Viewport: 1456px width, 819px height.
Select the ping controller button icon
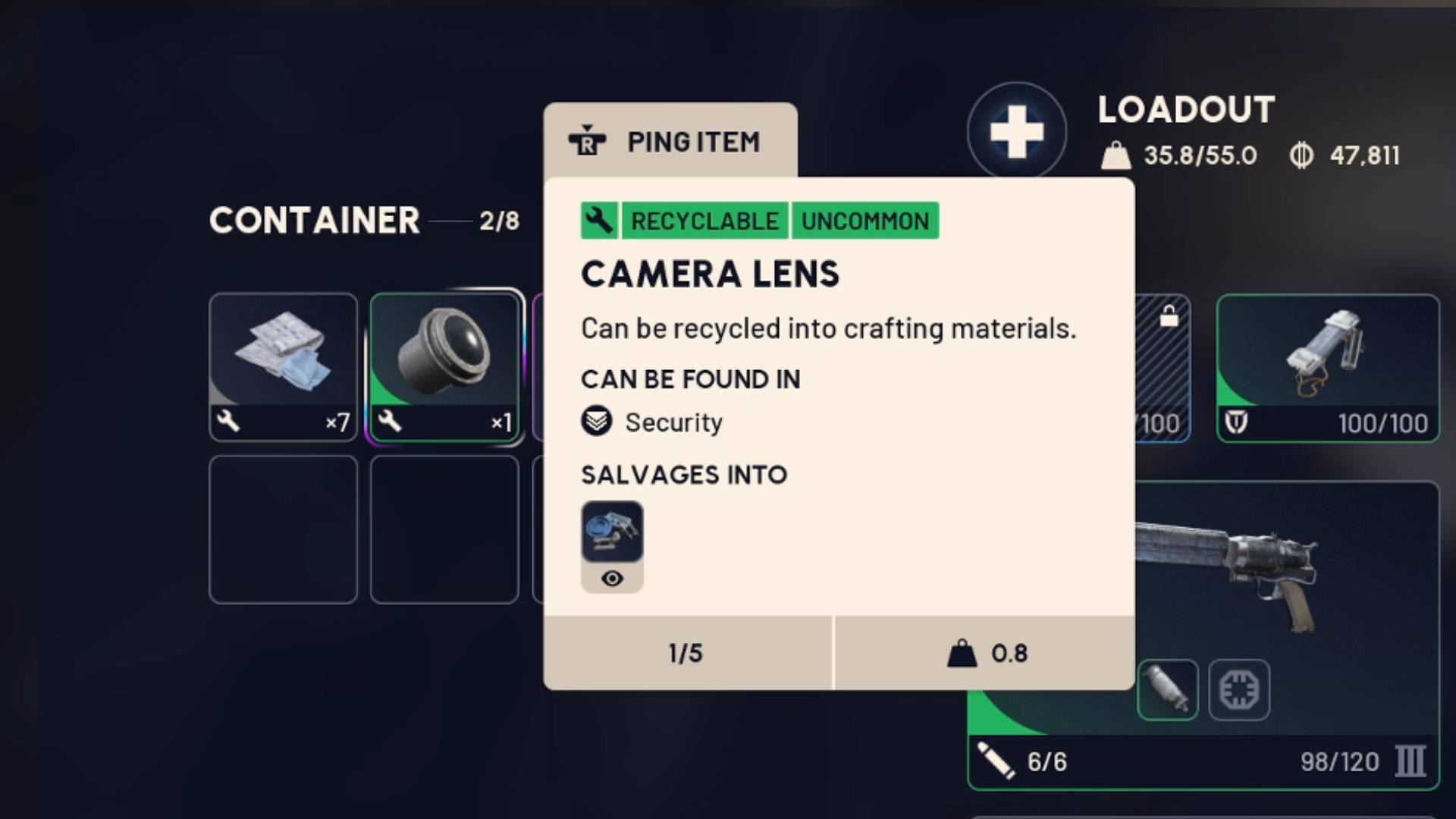click(588, 141)
